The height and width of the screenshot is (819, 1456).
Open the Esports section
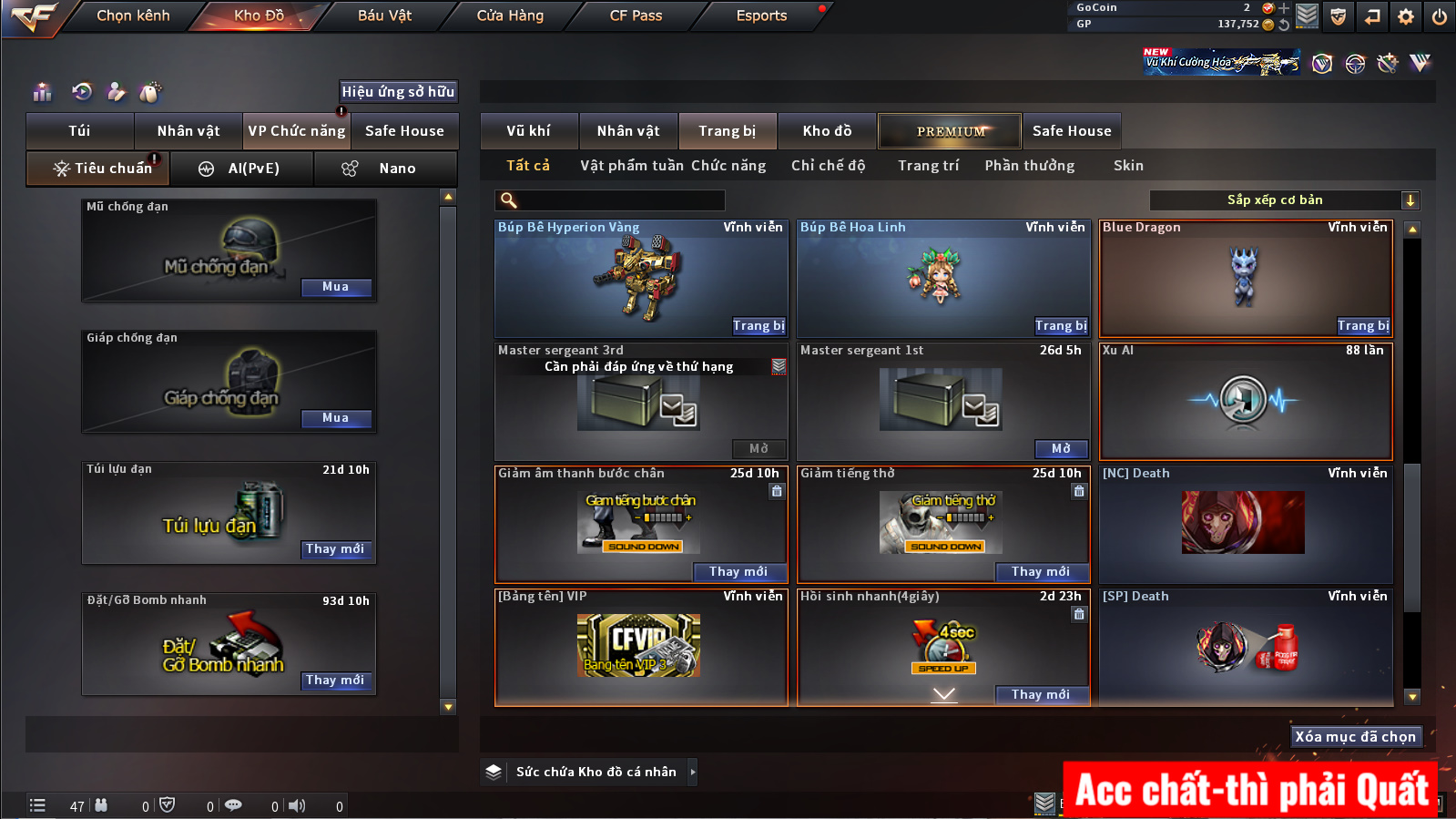pyautogui.click(x=761, y=15)
